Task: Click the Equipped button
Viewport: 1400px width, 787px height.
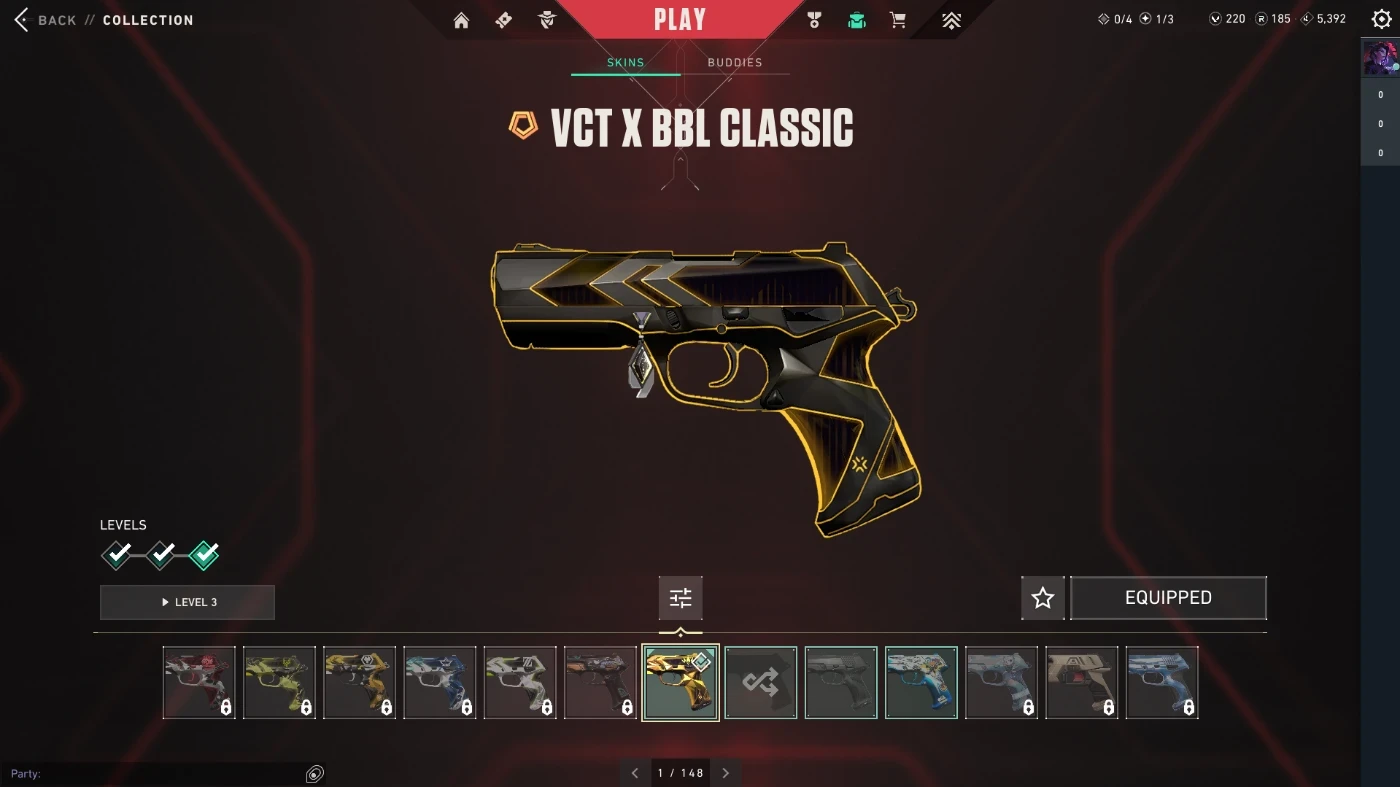Action: (x=1168, y=598)
